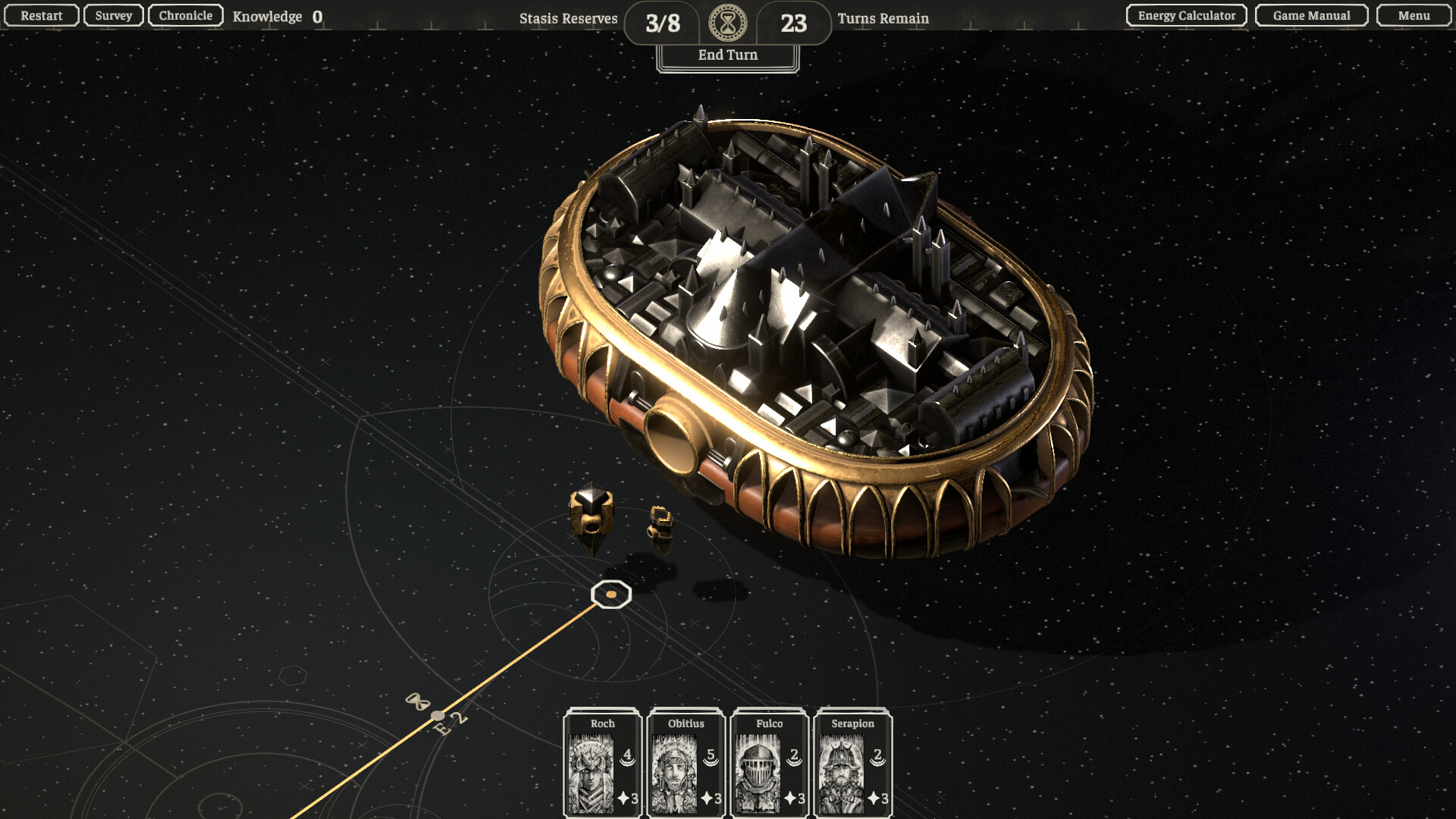Restart the current game

click(42, 16)
